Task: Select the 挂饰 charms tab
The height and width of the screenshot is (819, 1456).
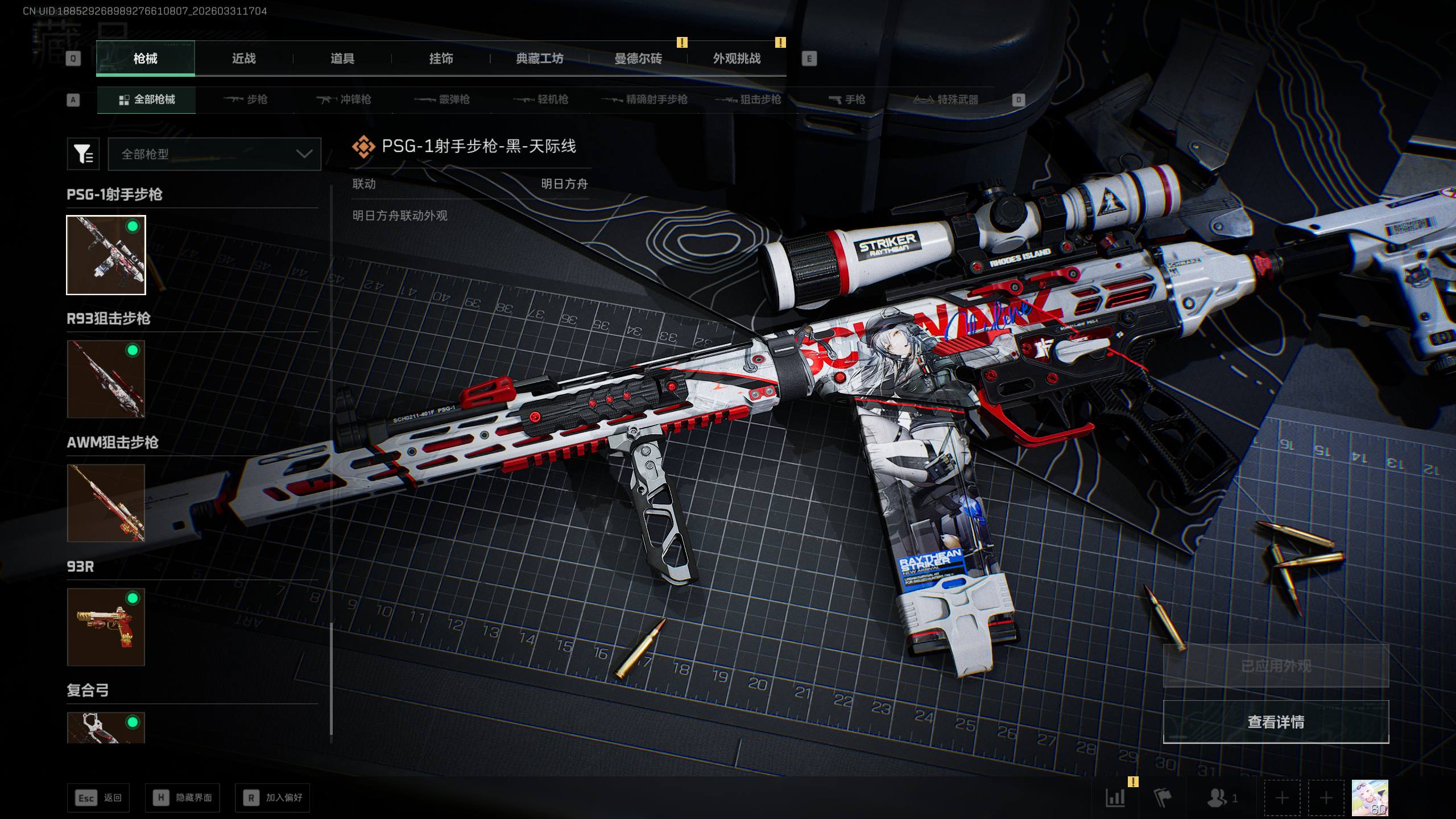Action: coord(441,59)
